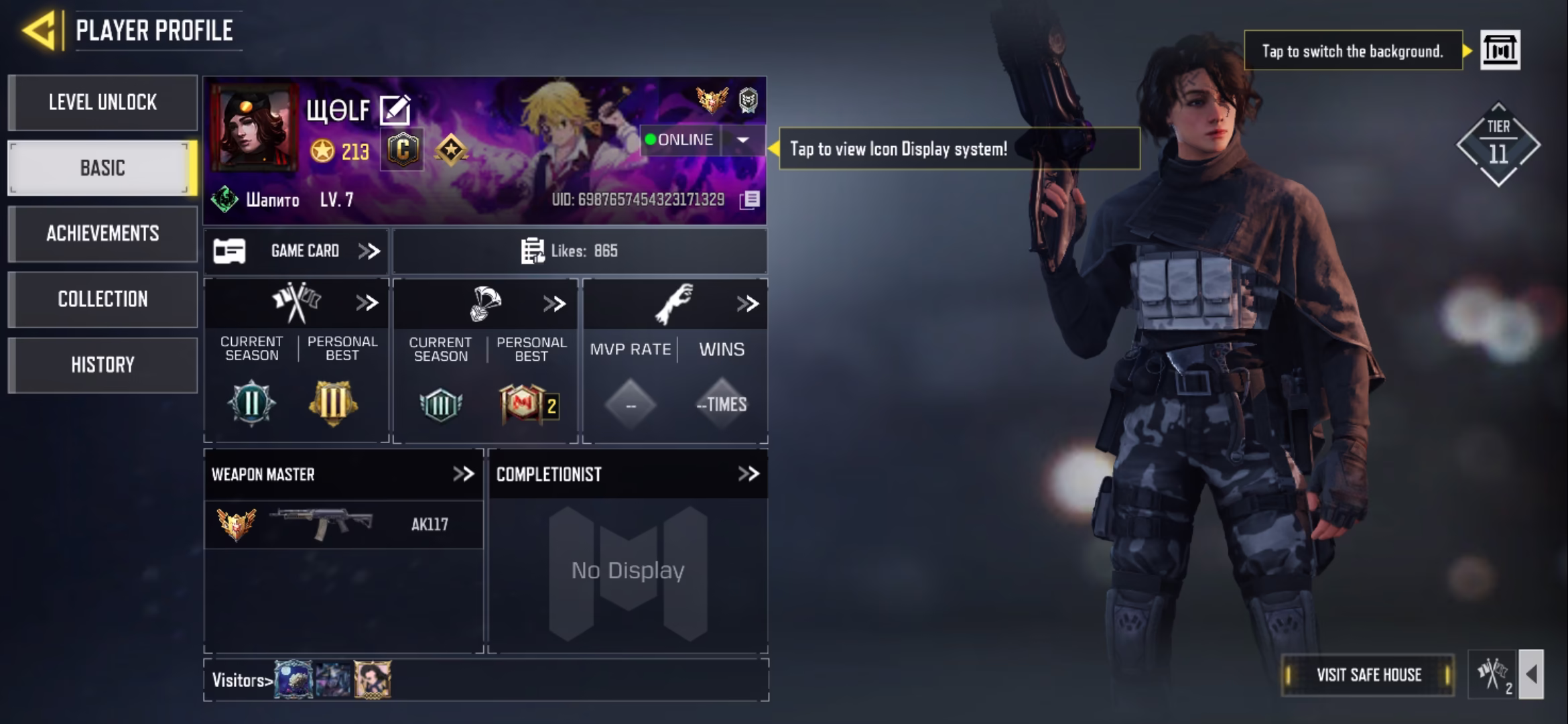Expand the MVP Rate and Wins panel
Image resolution: width=1568 pixels, height=724 pixels.
click(747, 304)
